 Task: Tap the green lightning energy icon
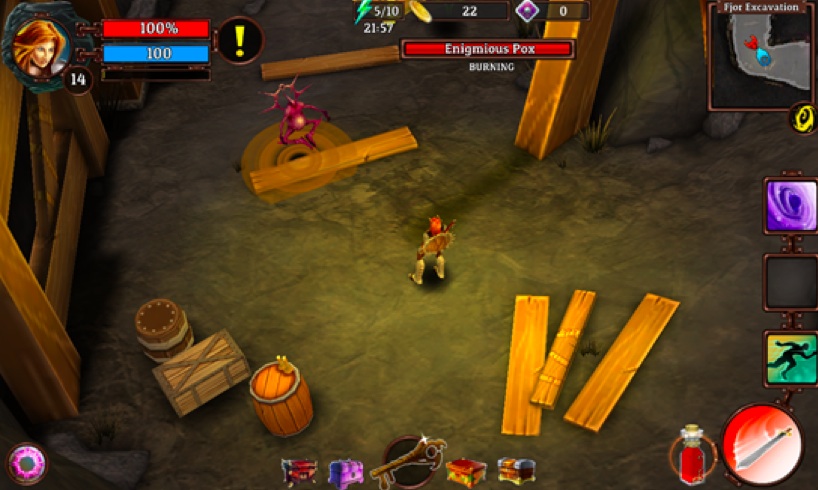tap(363, 12)
